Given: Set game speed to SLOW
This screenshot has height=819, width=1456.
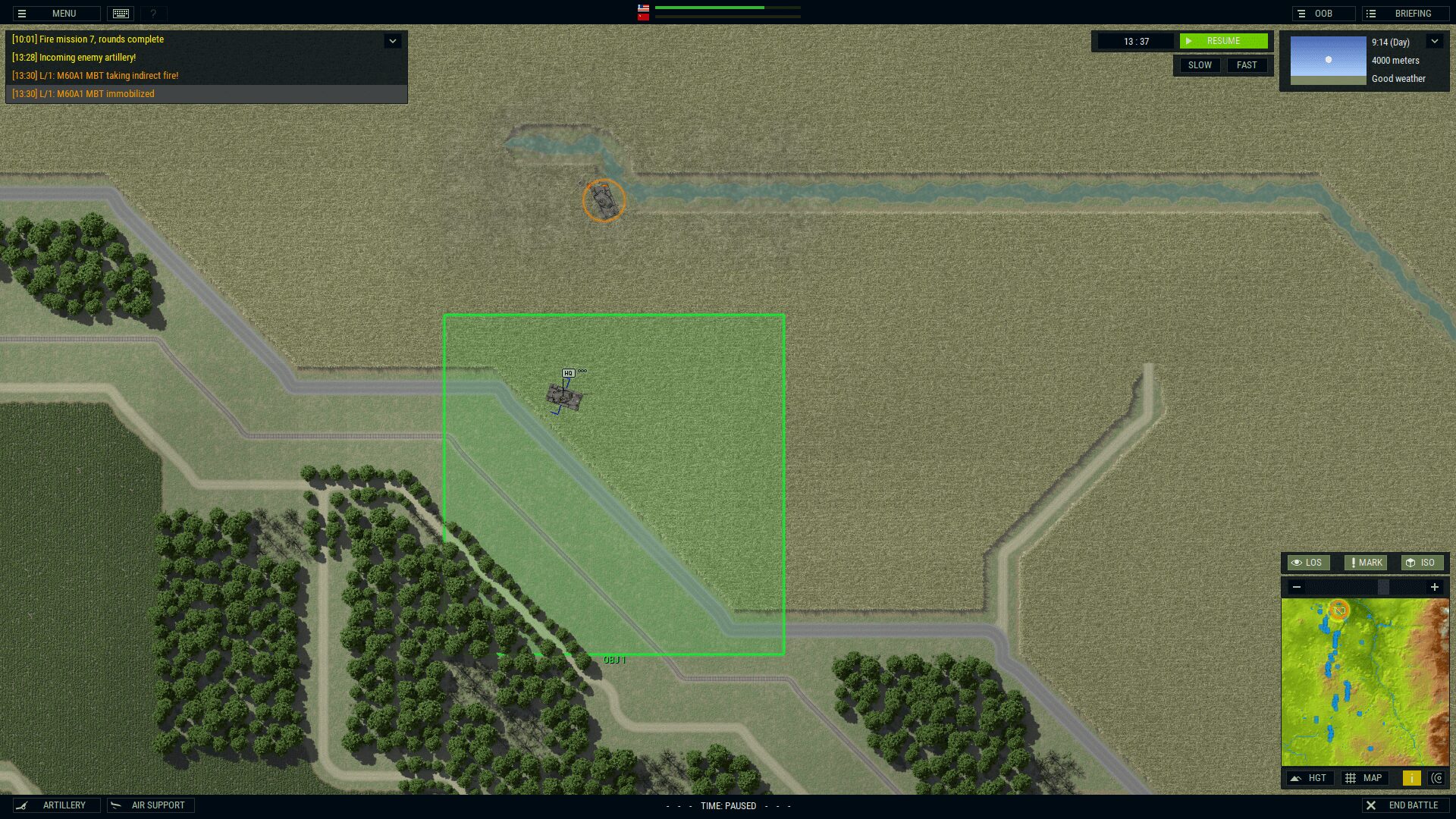Looking at the screenshot, I should tap(1199, 65).
